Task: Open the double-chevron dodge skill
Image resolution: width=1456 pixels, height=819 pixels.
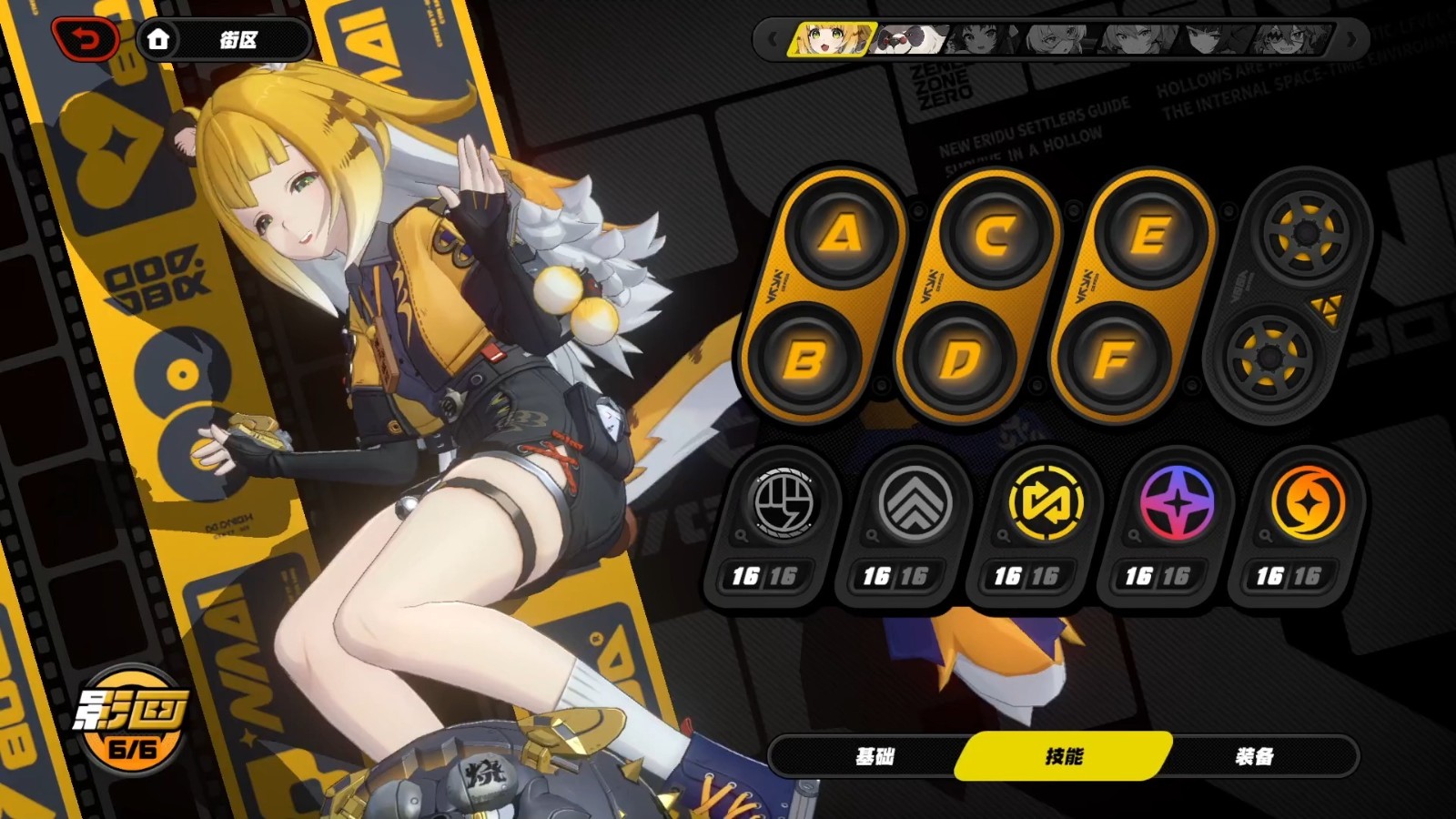Action: click(915, 503)
